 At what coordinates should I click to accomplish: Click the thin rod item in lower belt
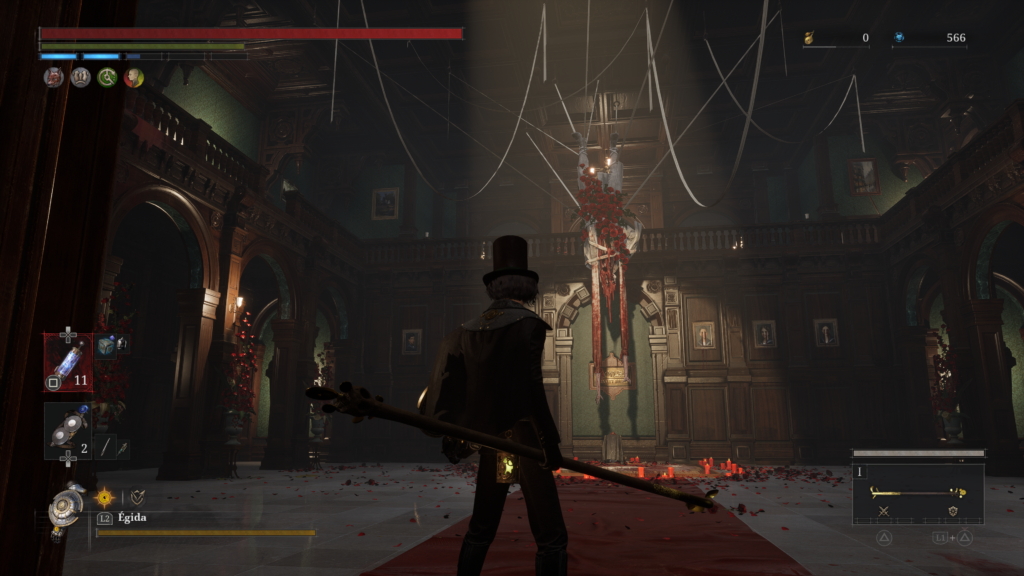105,448
